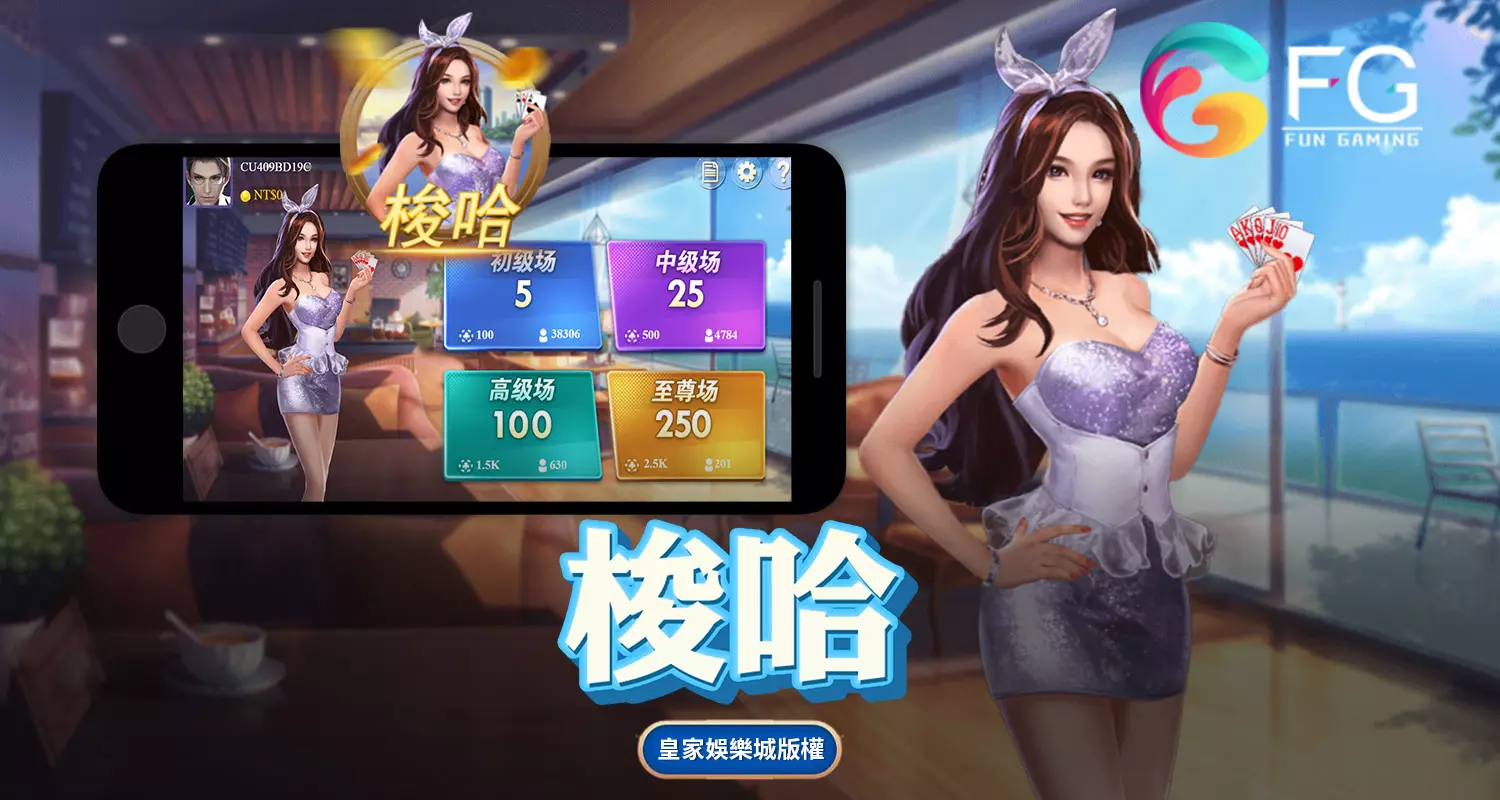Click the player count icon showing 4784
Screen dimensions: 1500x800
709,335
